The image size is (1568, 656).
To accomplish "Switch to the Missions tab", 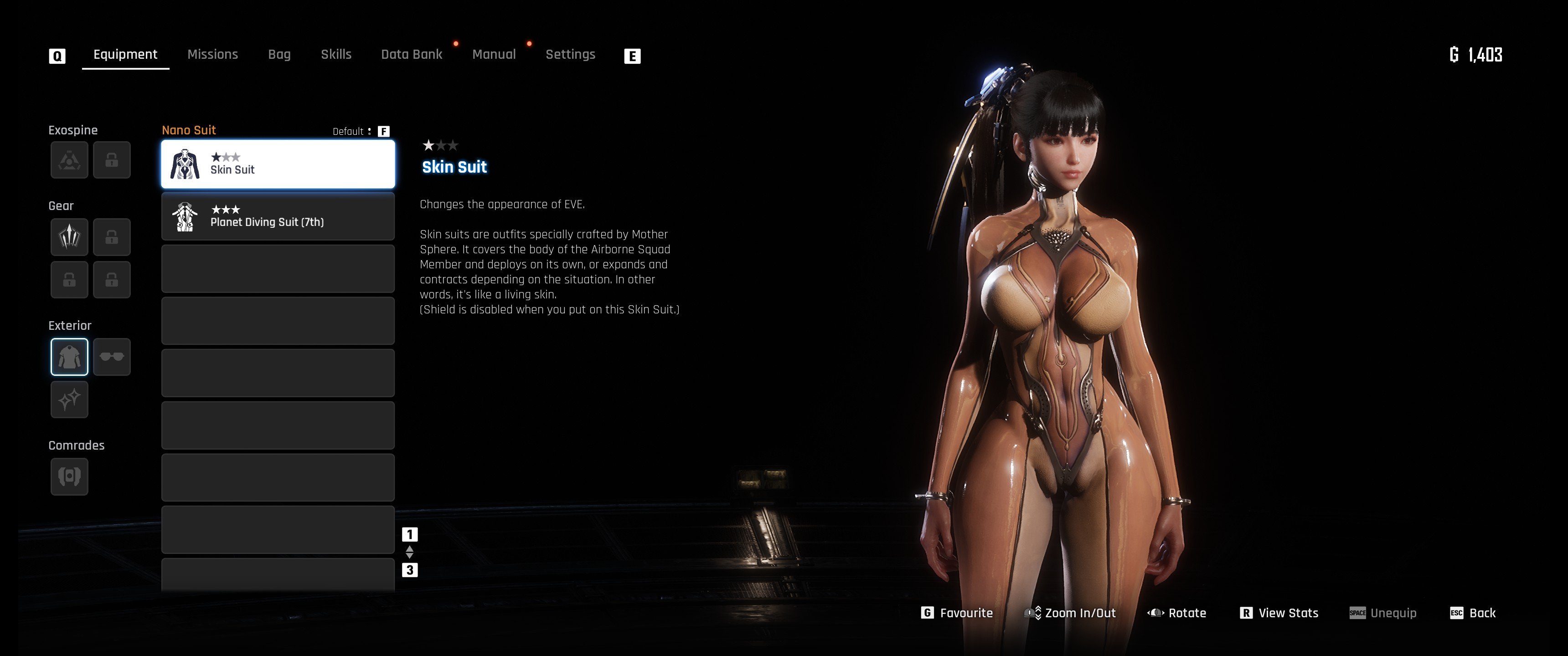I will coord(212,55).
